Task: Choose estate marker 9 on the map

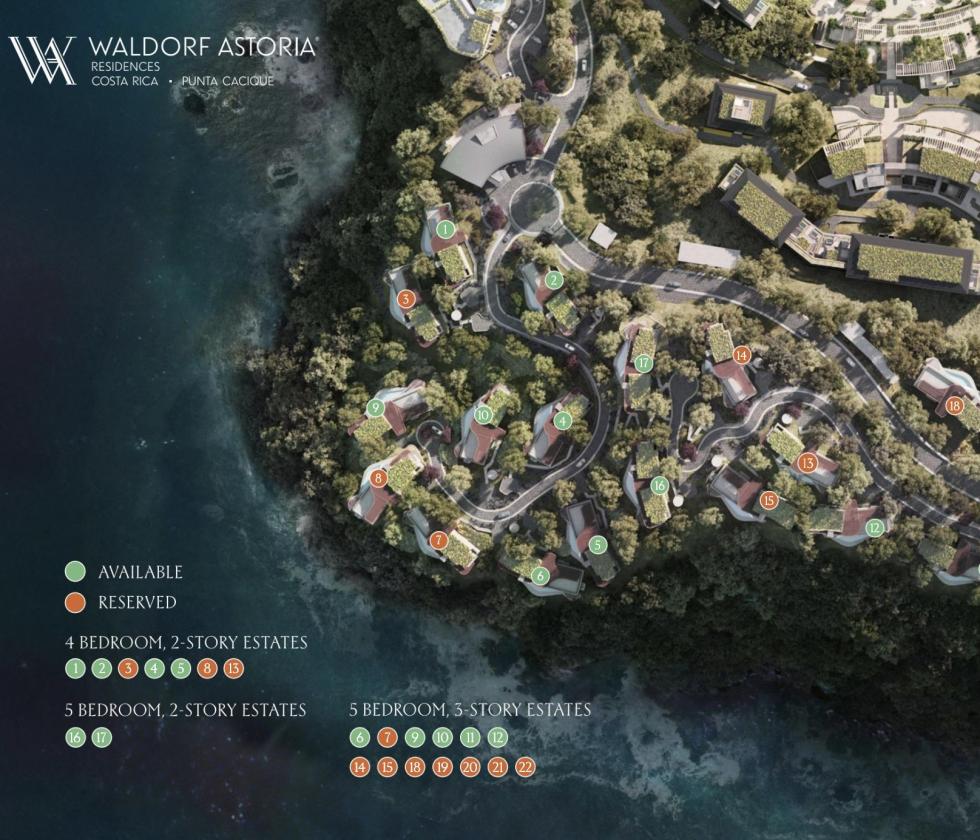Action: click(x=376, y=408)
